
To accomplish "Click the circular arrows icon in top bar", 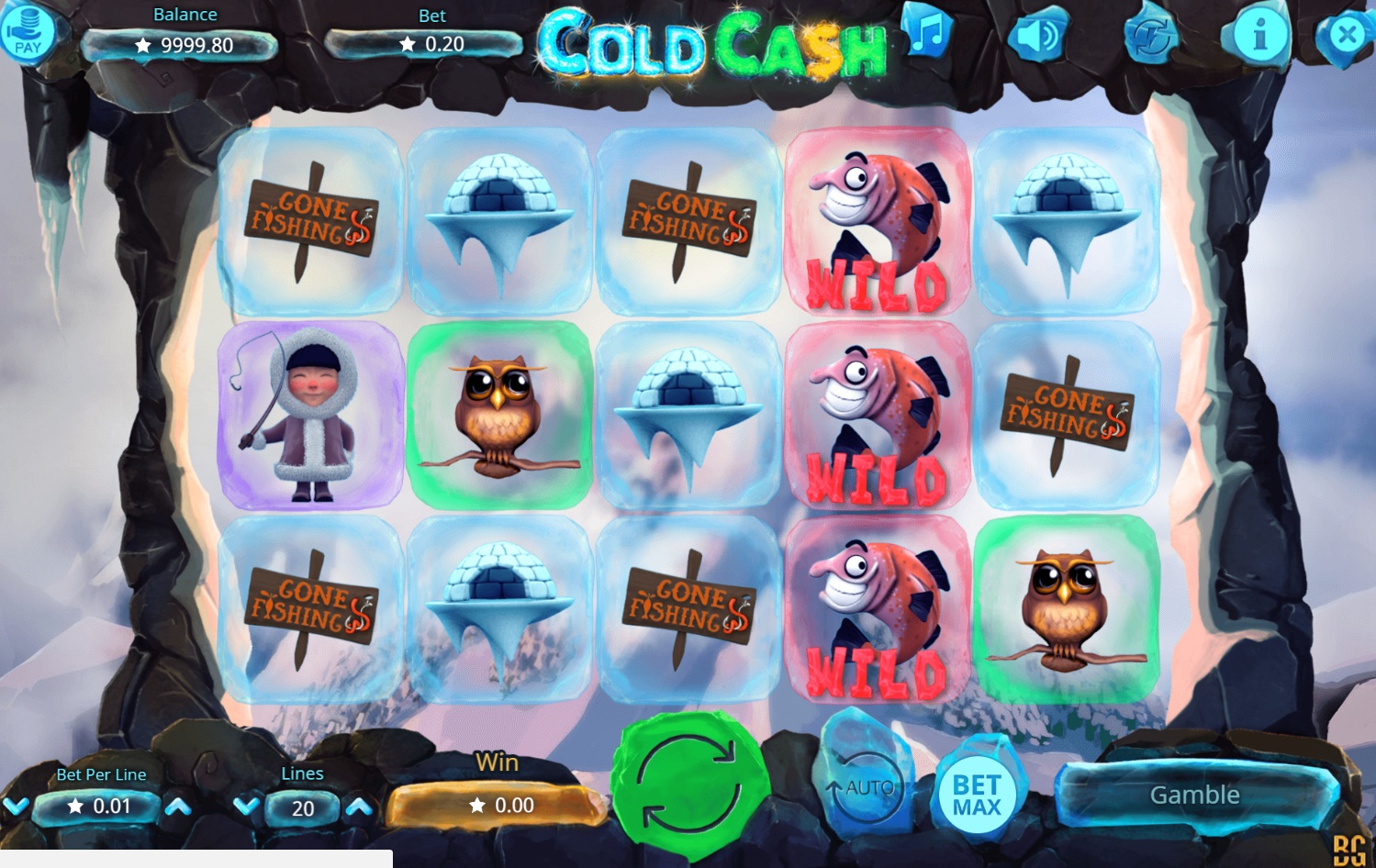I will [x=1150, y=37].
